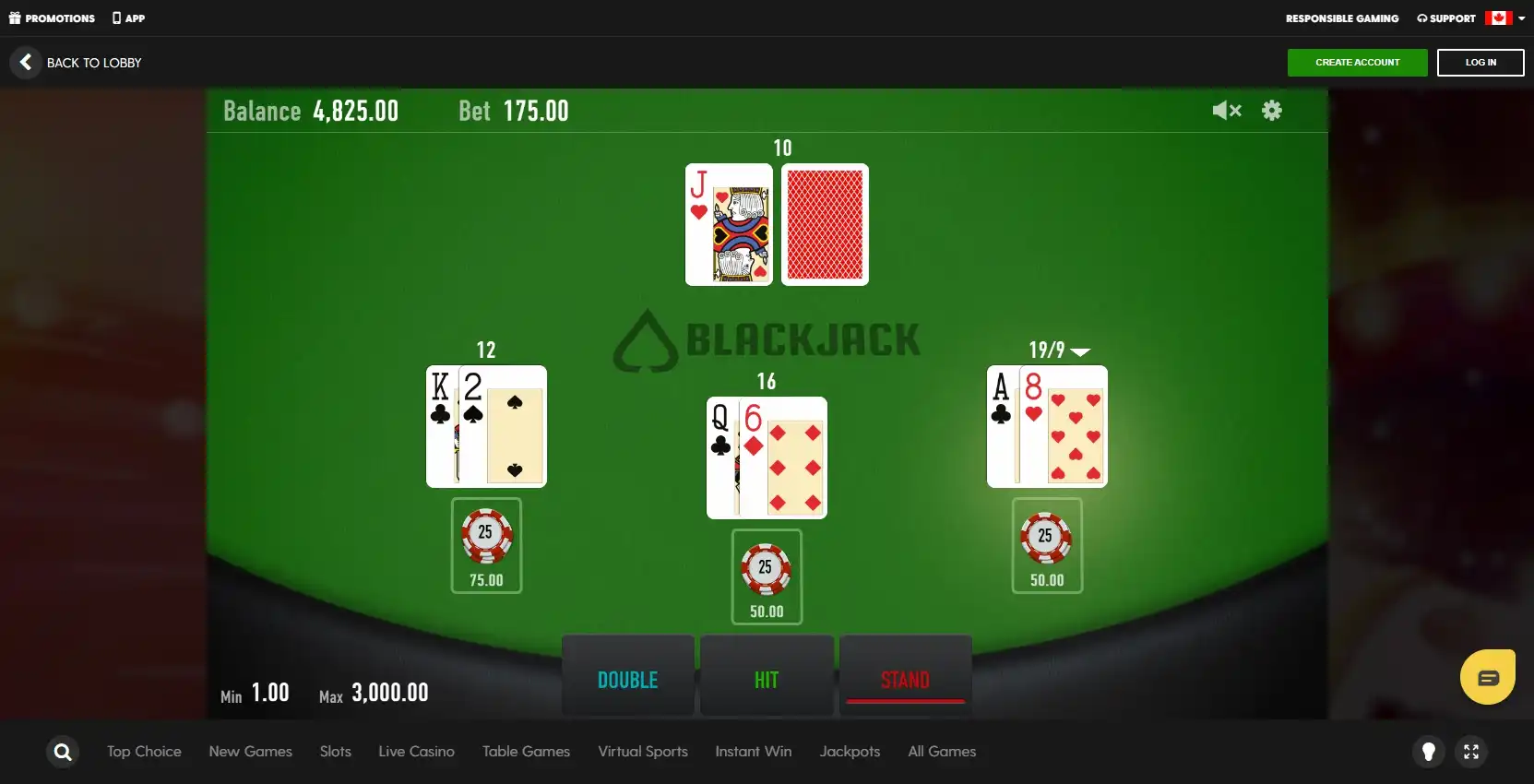
Task: Select the Jackpots category
Action: [x=850, y=752]
